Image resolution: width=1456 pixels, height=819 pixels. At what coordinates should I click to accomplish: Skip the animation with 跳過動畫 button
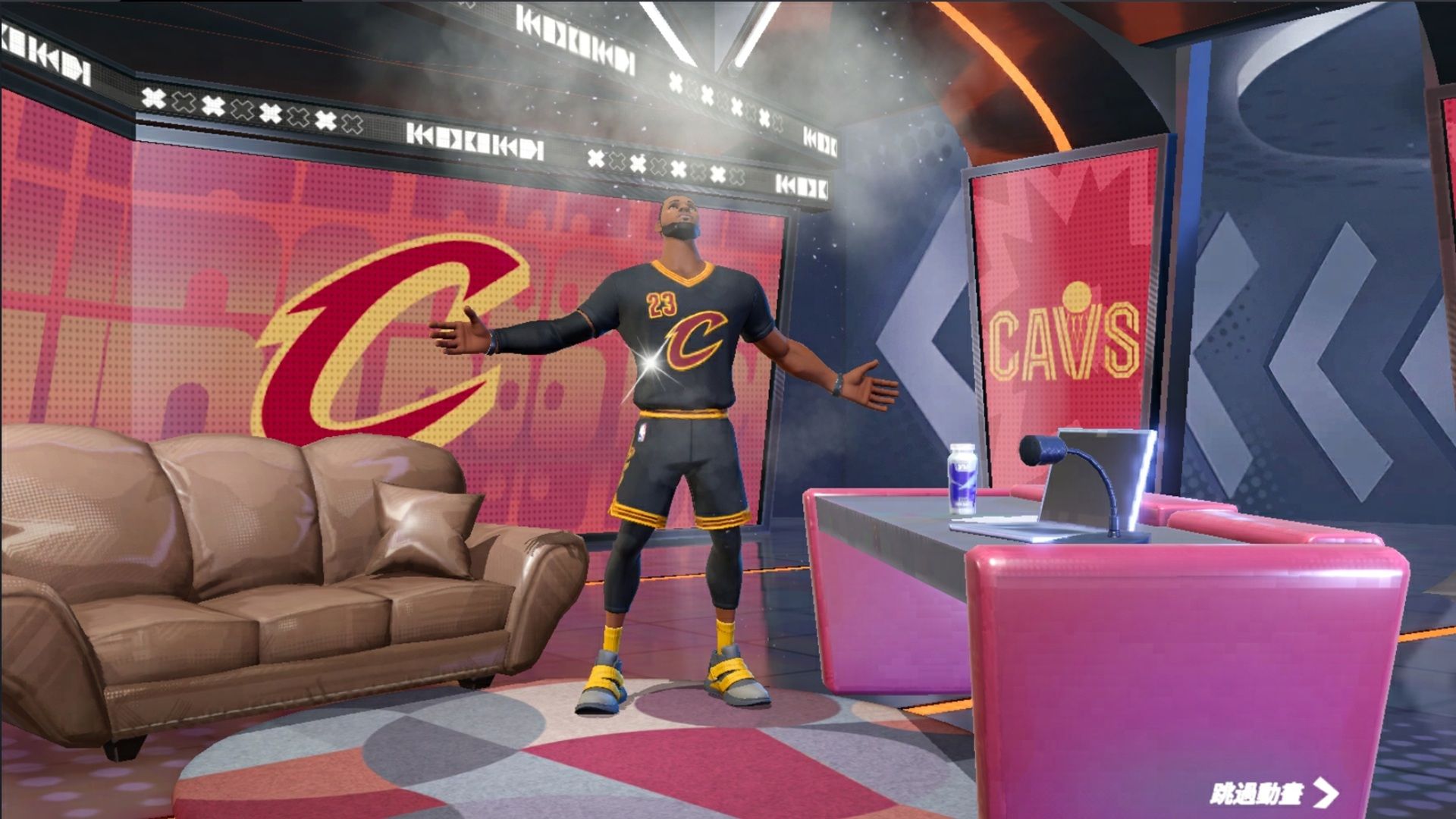pyautogui.click(x=1272, y=793)
